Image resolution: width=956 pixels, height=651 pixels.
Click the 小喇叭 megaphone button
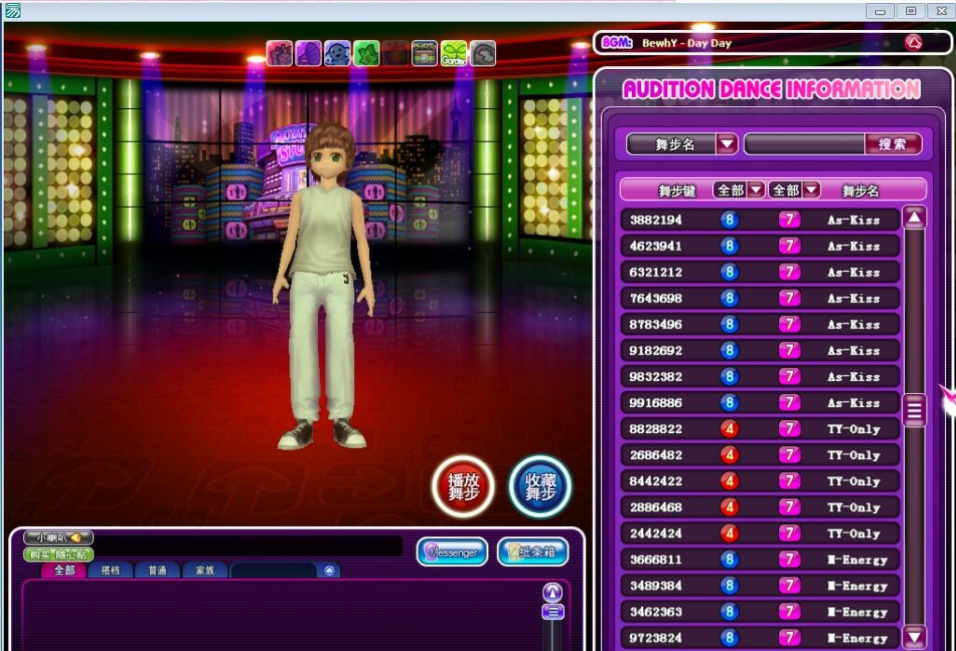point(58,538)
